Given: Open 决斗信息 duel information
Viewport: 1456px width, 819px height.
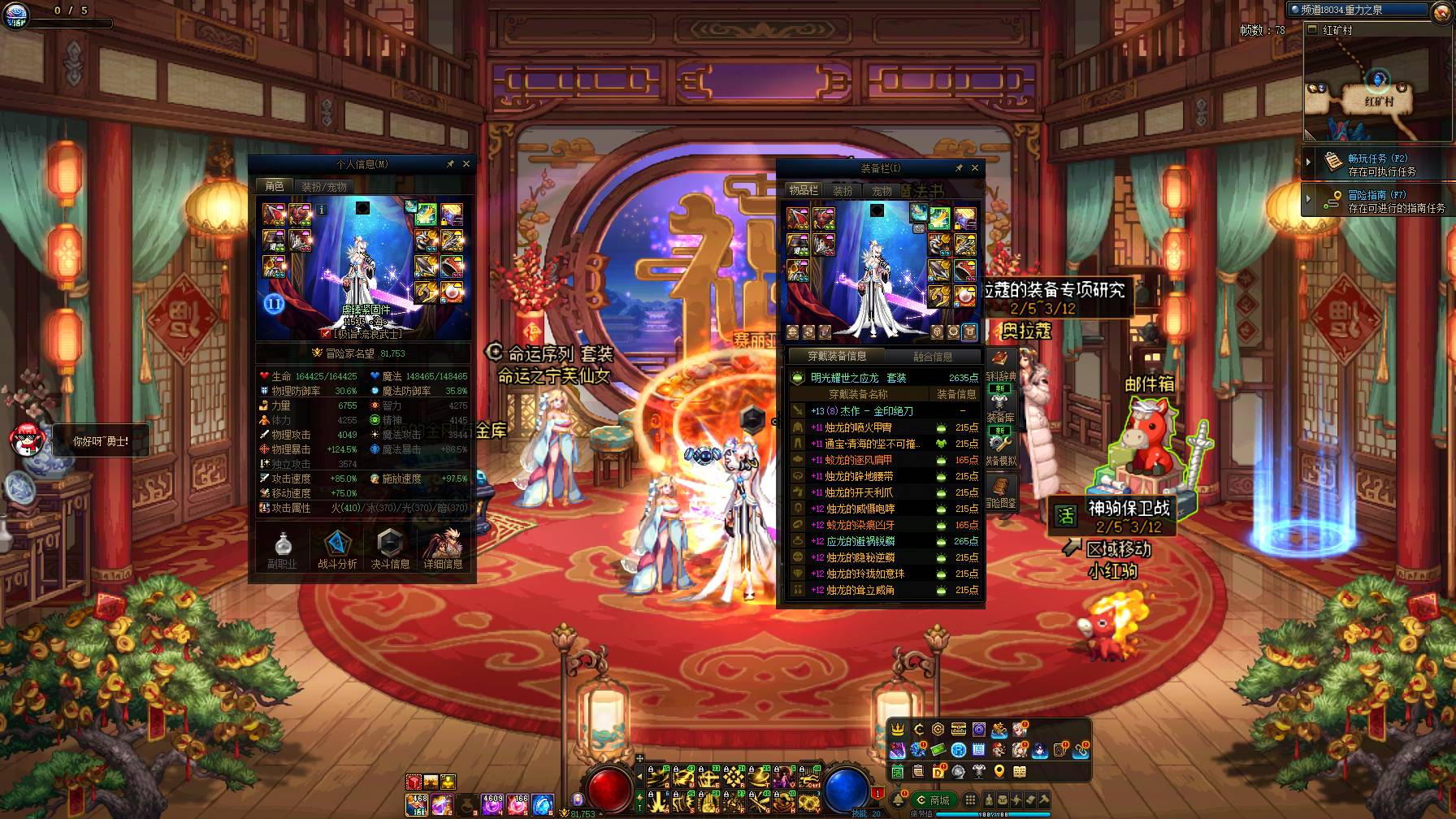Looking at the screenshot, I should click(390, 549).
